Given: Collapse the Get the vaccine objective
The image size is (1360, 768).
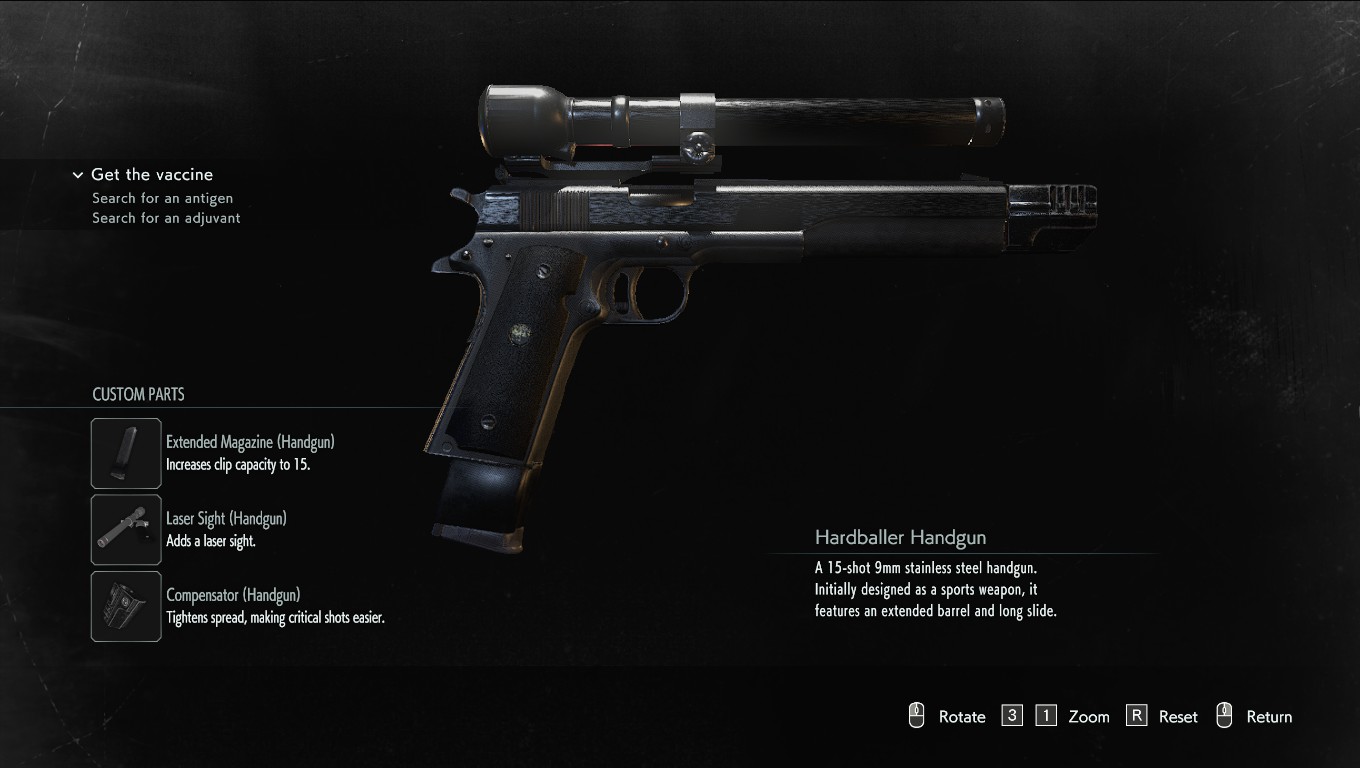Looking at the screenshot, I should (78, 175).
